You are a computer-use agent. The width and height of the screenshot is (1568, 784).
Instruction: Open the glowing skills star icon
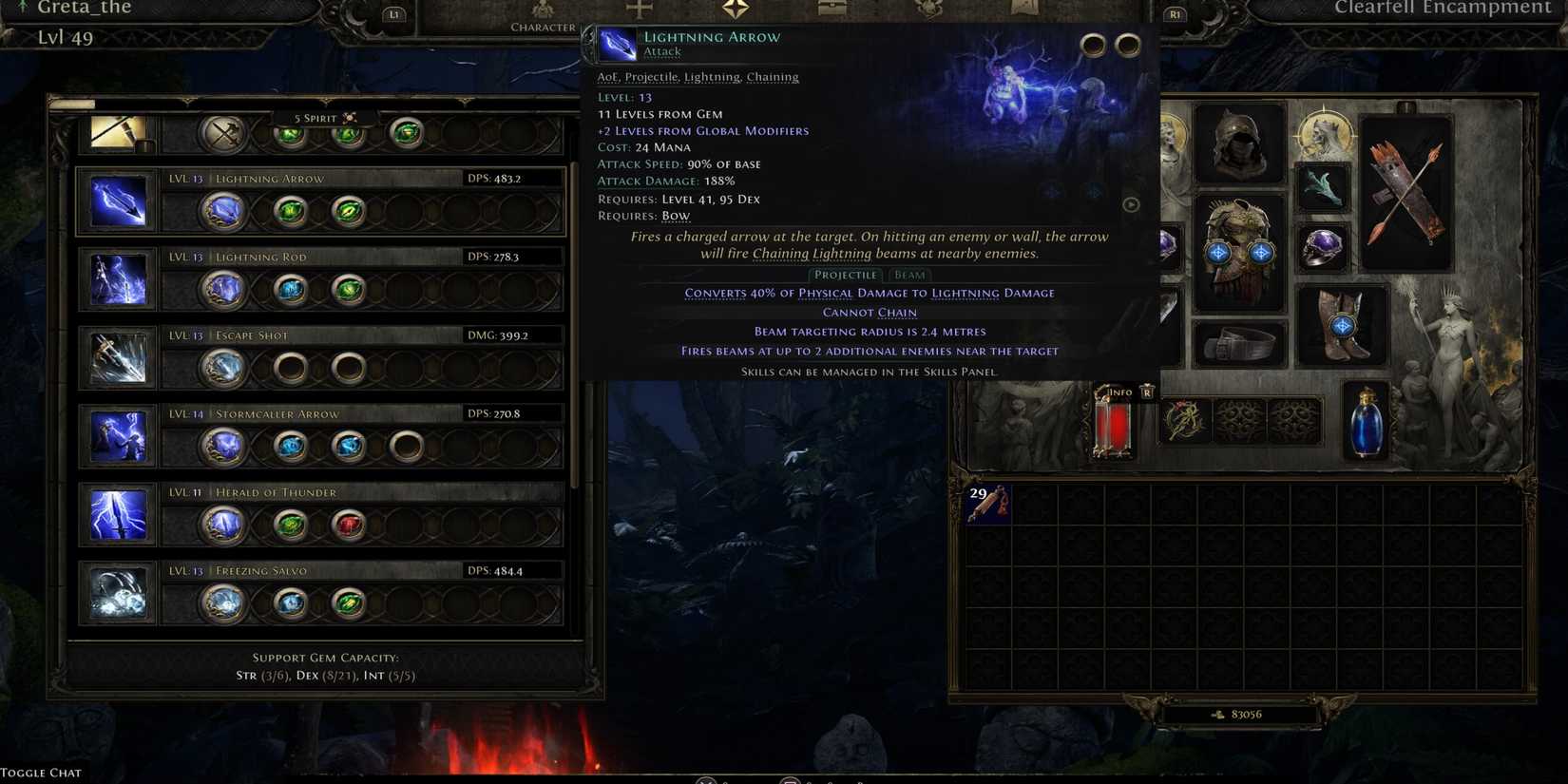(x=733, y=10)
